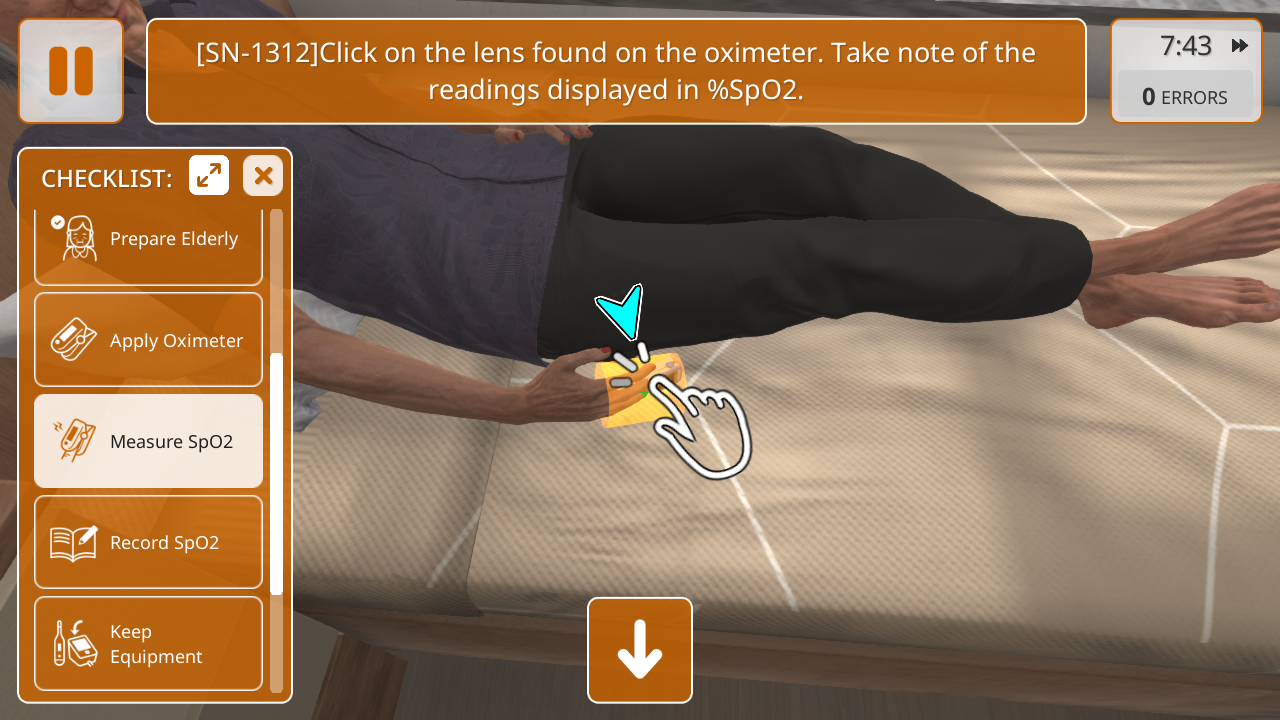Select the Prepare Elderly checklist step

148,240
